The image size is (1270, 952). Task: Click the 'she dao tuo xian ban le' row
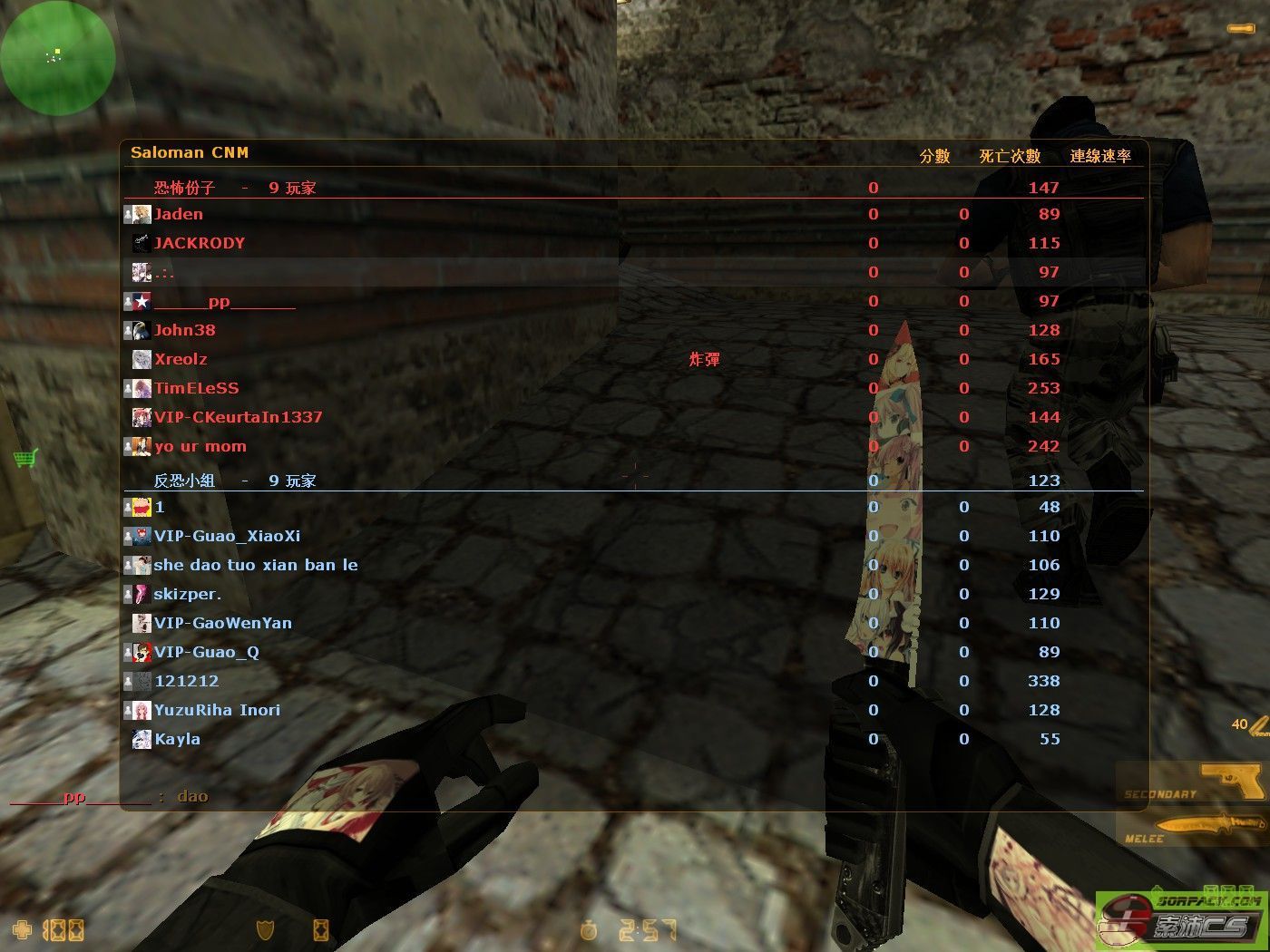pos(255,566)
